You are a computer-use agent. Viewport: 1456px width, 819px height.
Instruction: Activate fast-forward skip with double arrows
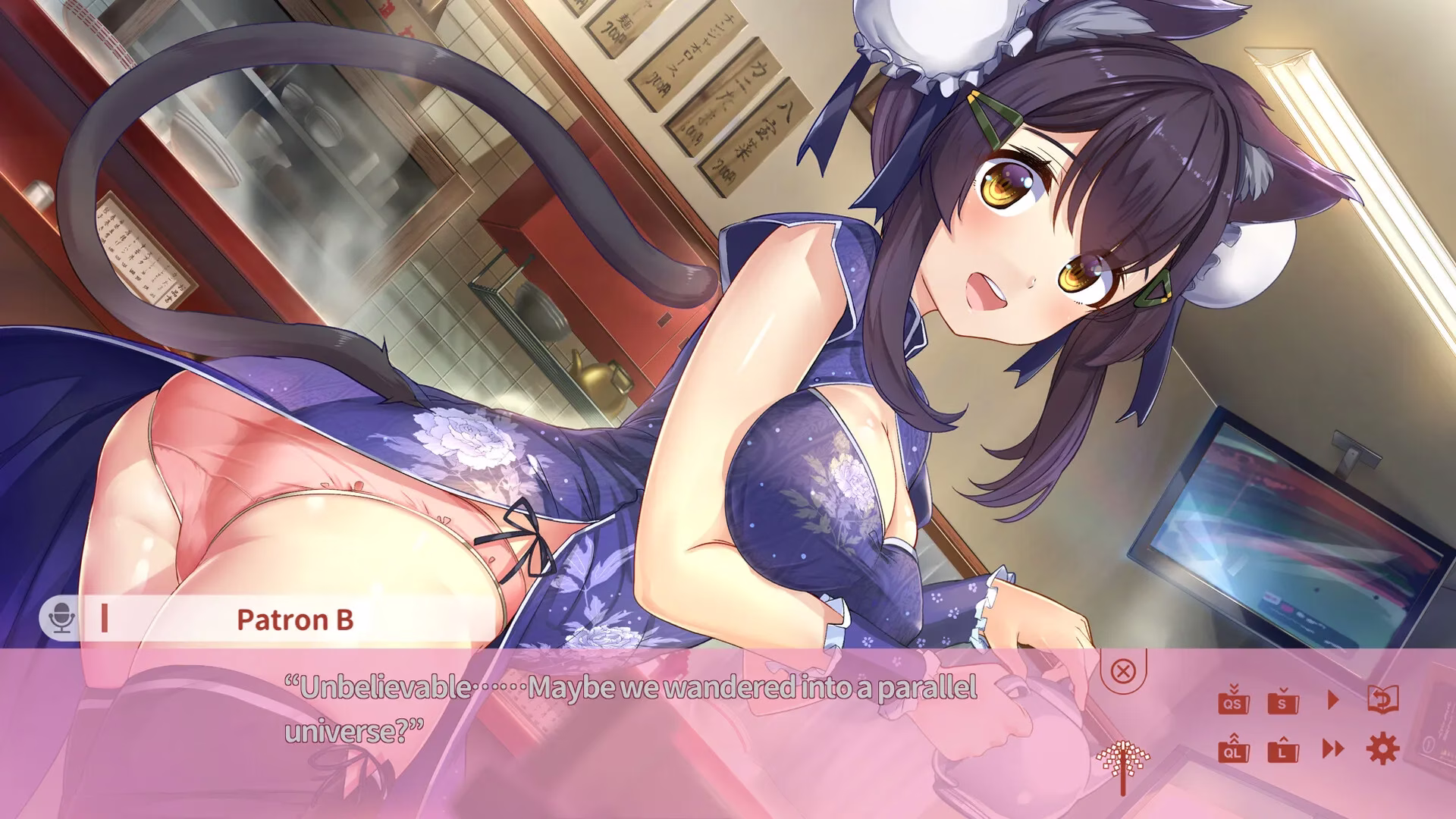[x=1333, y=749]
